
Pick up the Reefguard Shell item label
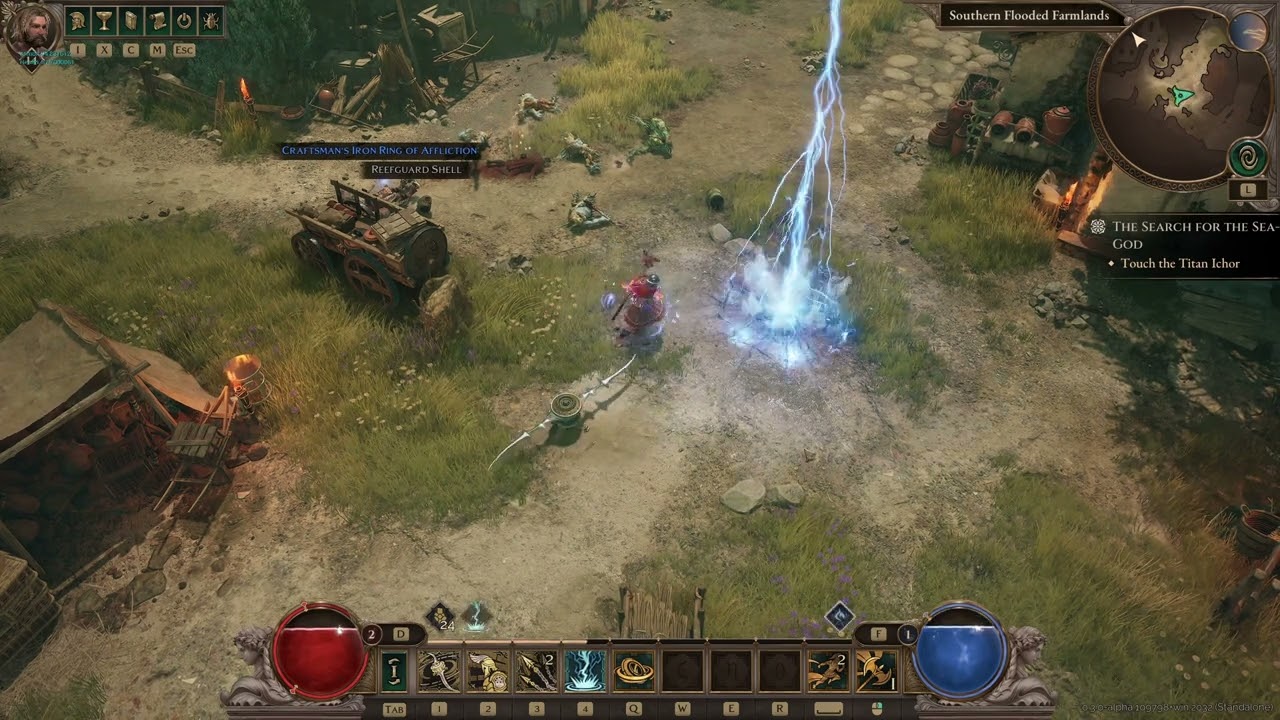point(416,169)
